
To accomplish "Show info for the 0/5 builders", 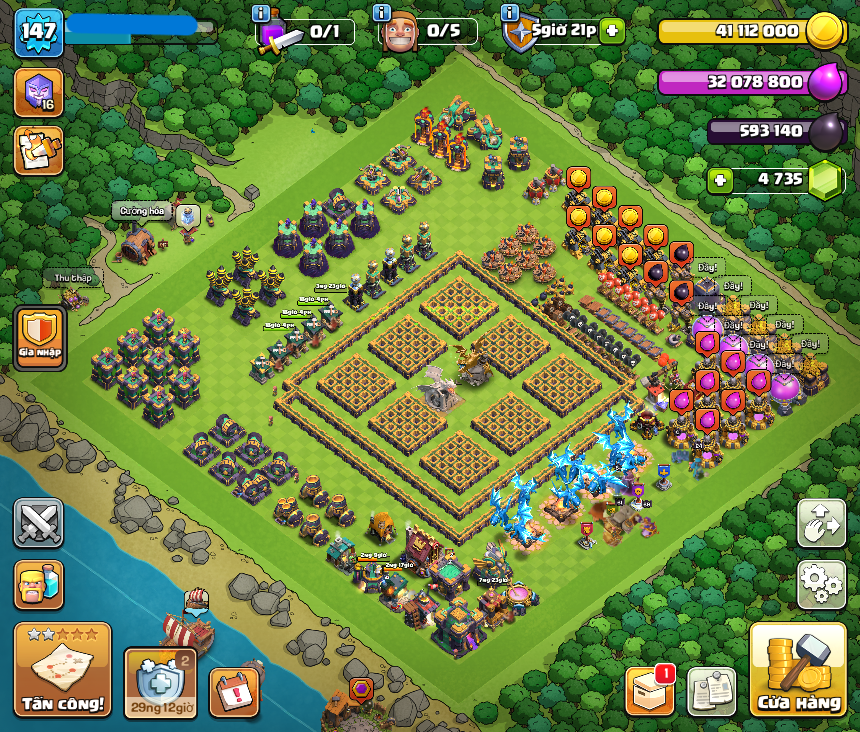I will (x=381, y=13).
